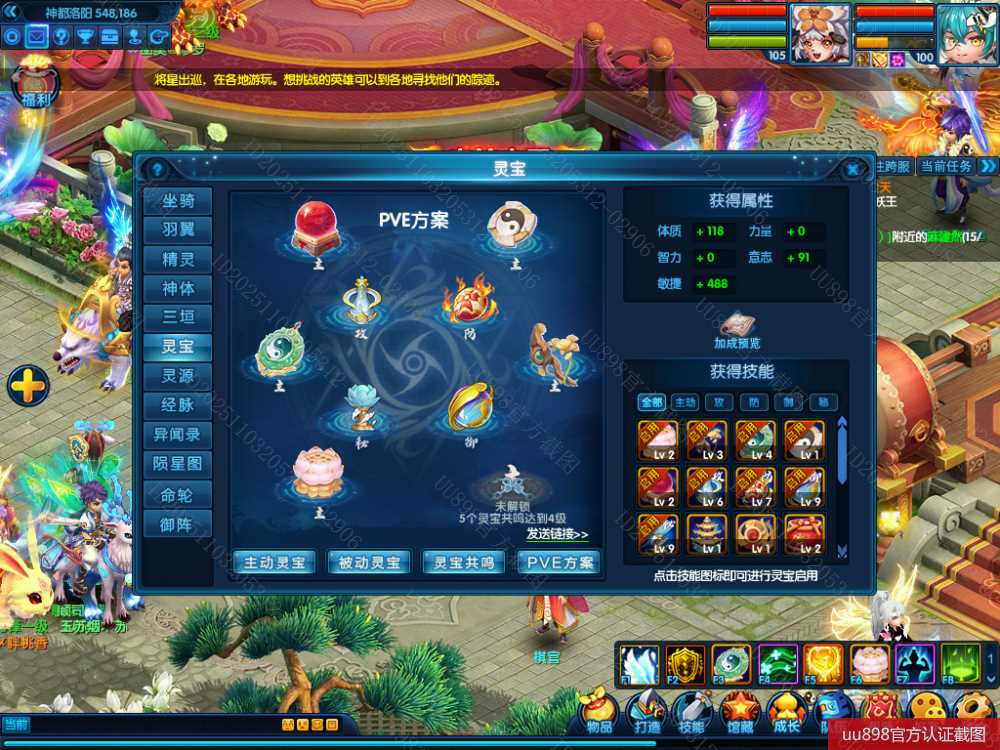Click the help question mark in 灵宝 window
This screenshot has height=750, width=1000.
(x=156, y=169)
